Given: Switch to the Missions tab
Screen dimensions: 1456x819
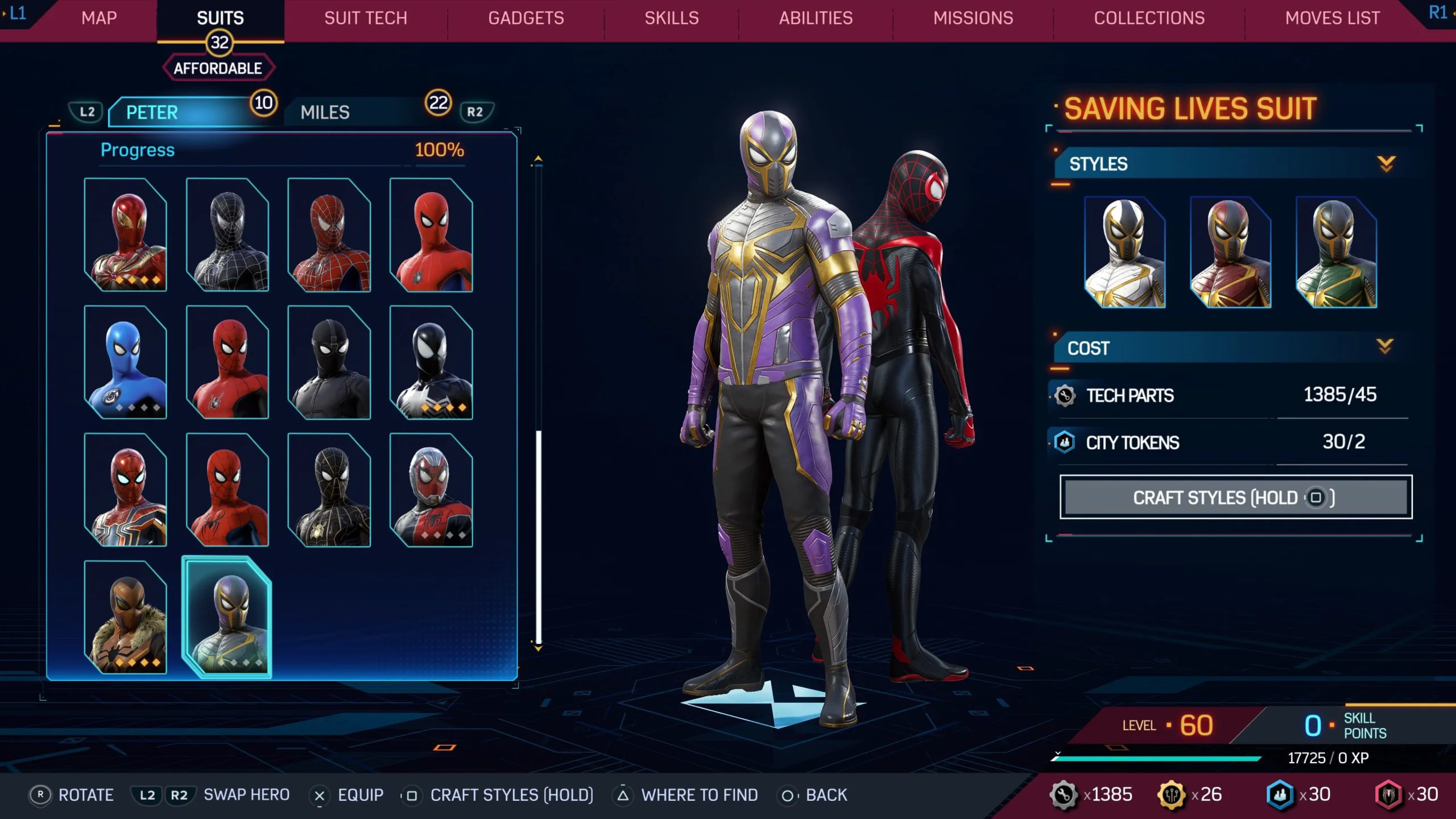Looking at the screenshot, I should point(973,18).
